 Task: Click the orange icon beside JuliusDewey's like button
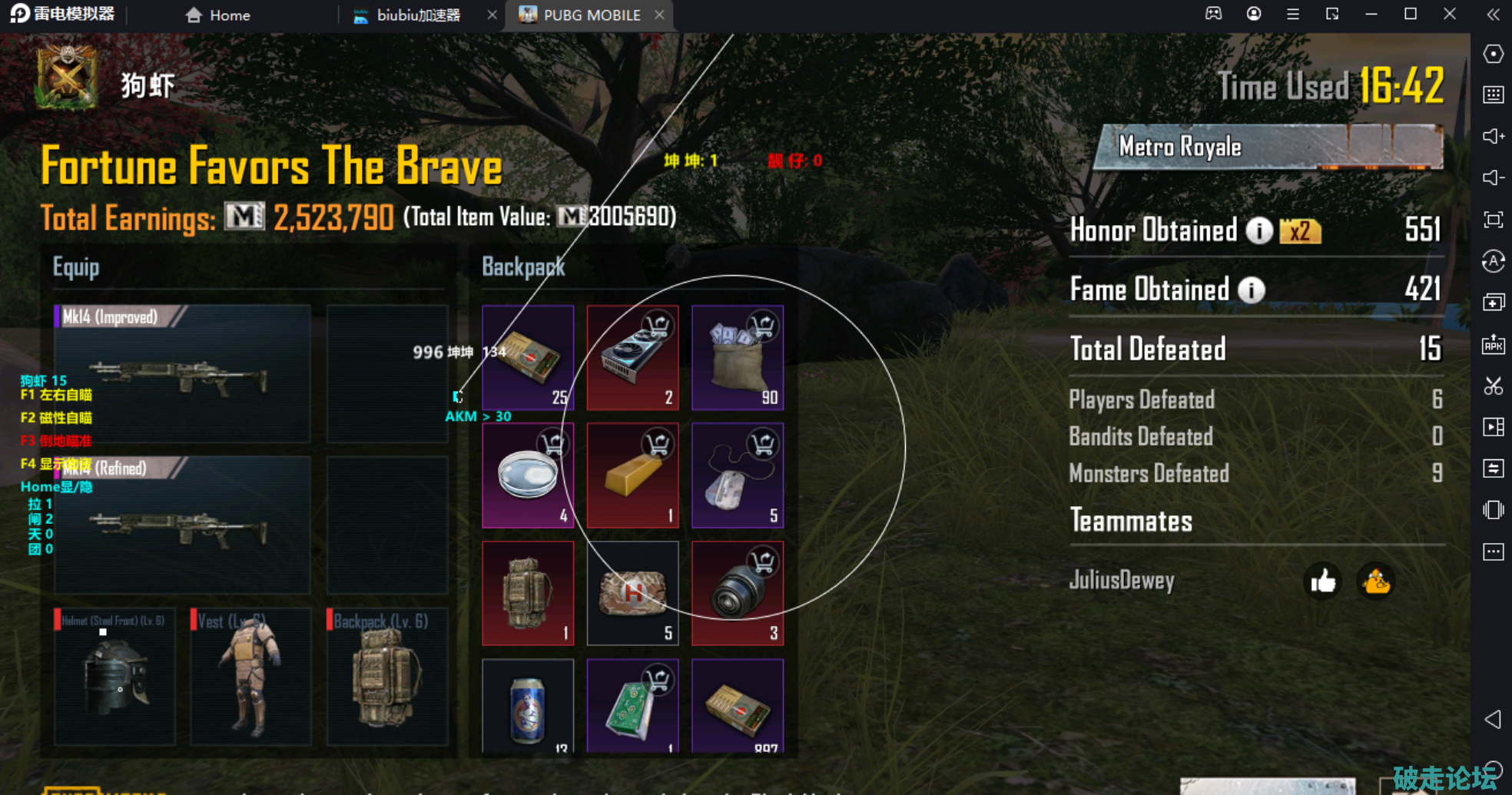tap(1375, 581)
